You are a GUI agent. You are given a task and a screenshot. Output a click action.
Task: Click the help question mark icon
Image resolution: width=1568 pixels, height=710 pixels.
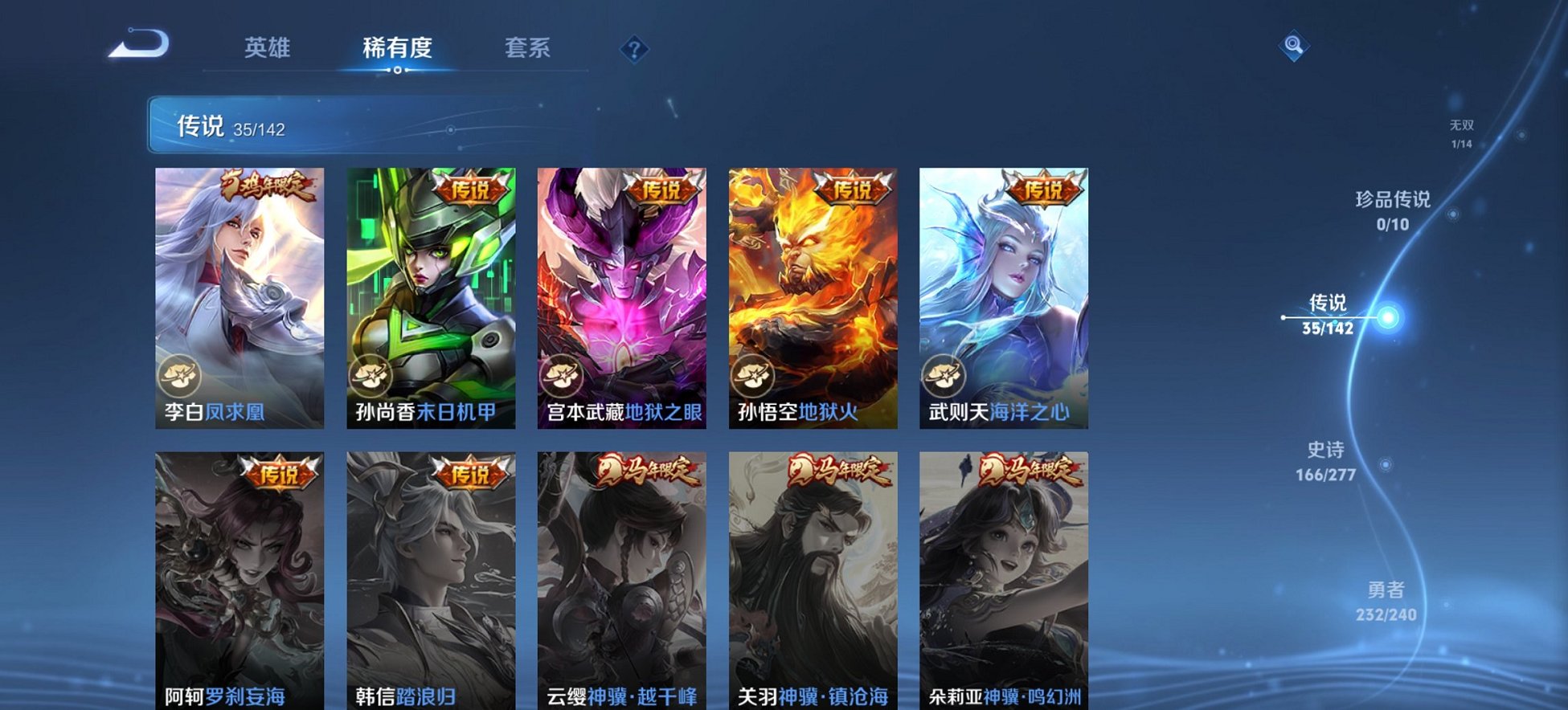tap(634, 50)
